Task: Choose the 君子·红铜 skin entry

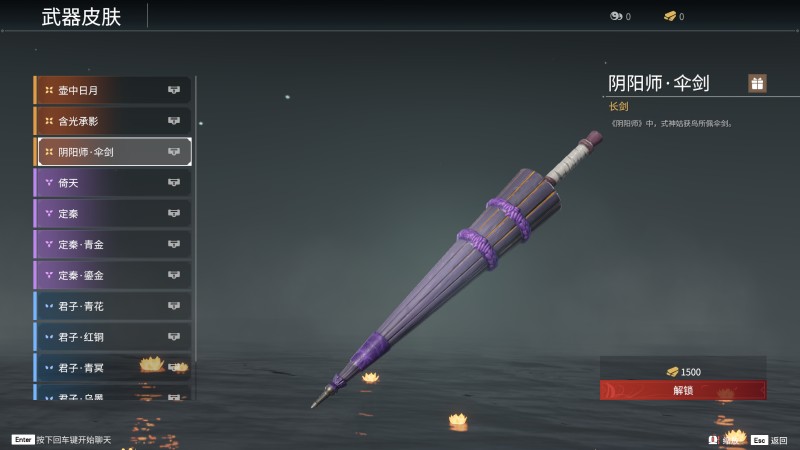Action: point(113,337)
